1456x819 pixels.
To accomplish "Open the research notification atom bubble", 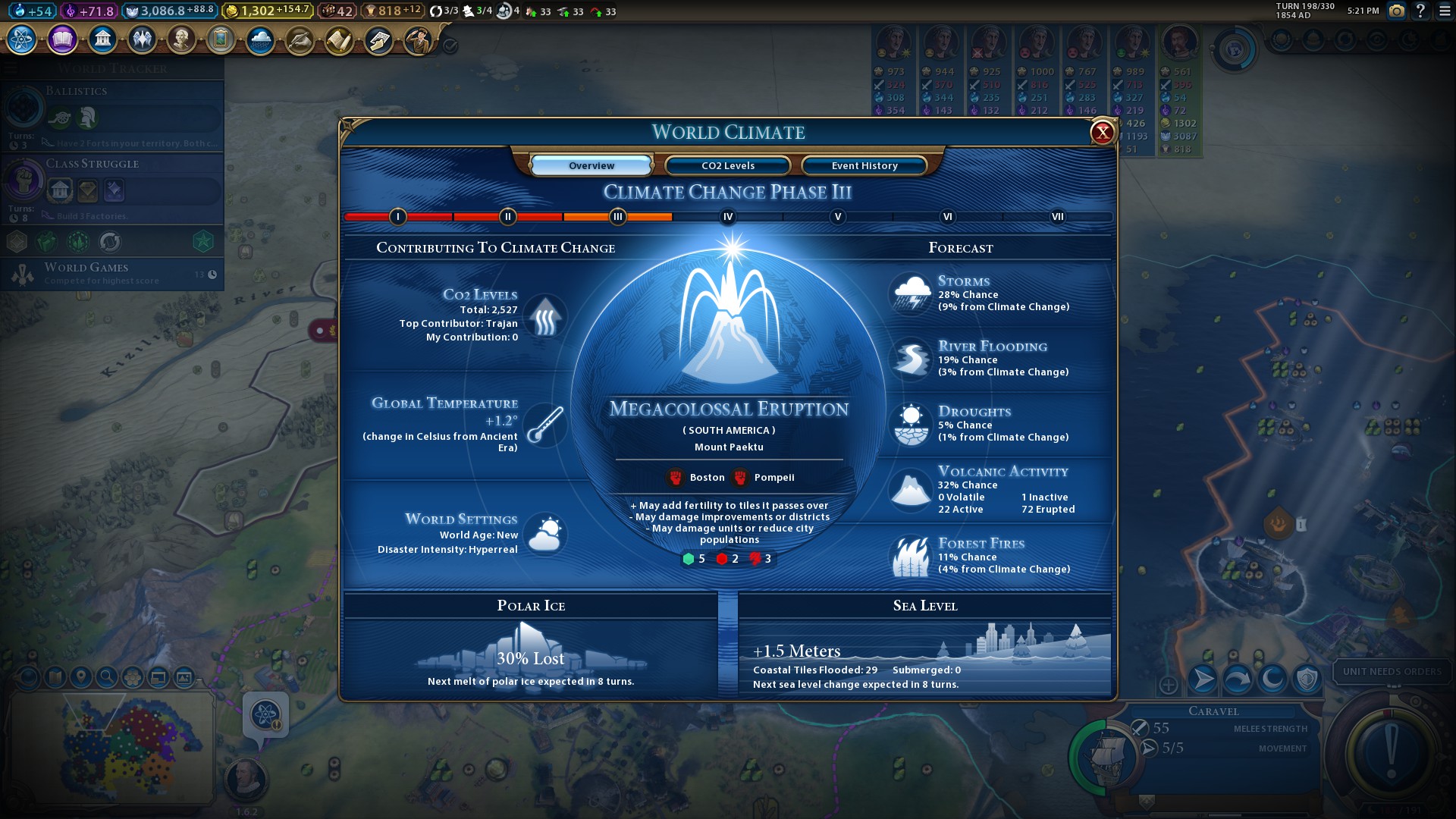I will (x=265, y=715).
